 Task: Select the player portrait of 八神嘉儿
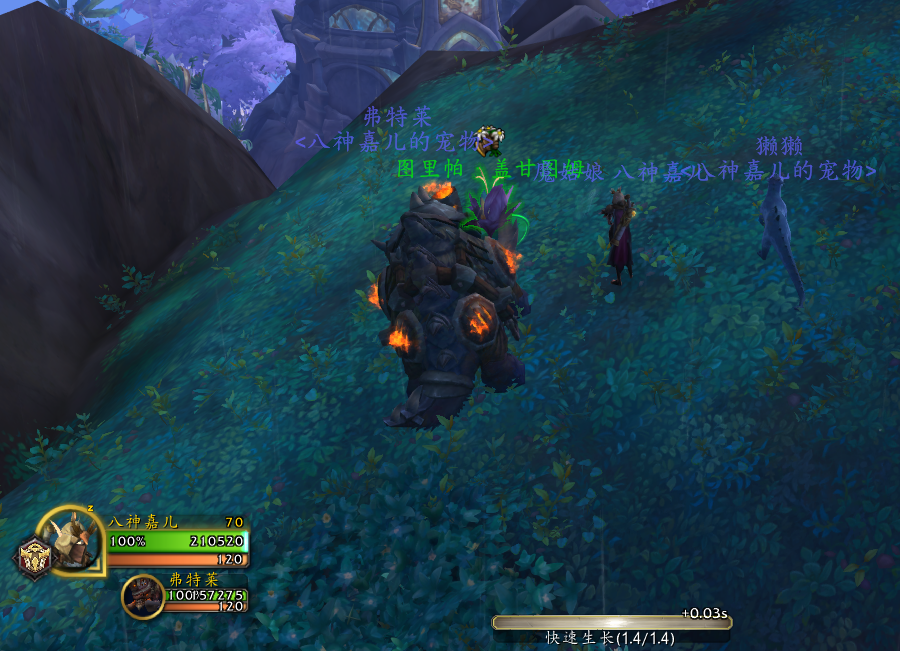point(73,542)
